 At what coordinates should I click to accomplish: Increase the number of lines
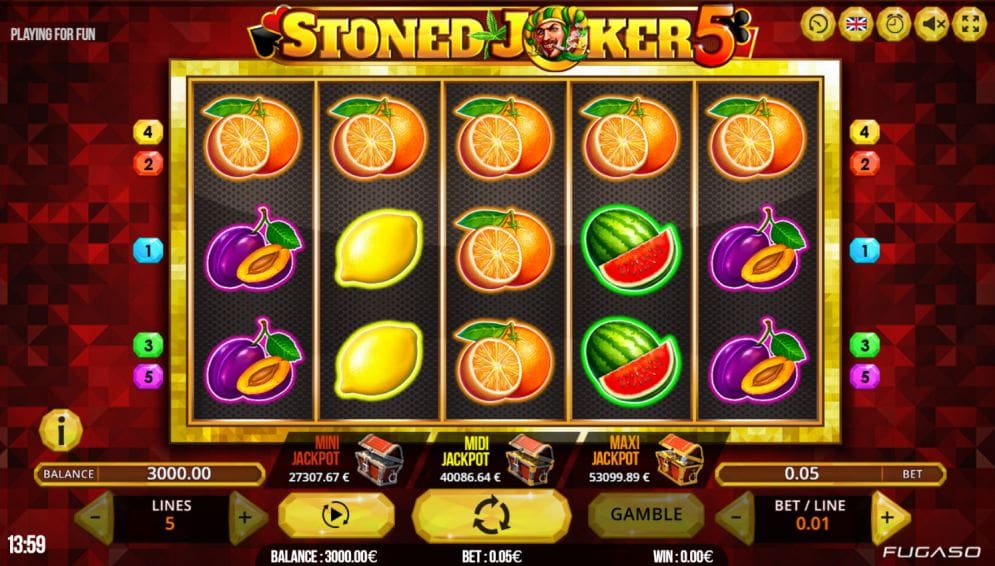click(x=246, y=518)
